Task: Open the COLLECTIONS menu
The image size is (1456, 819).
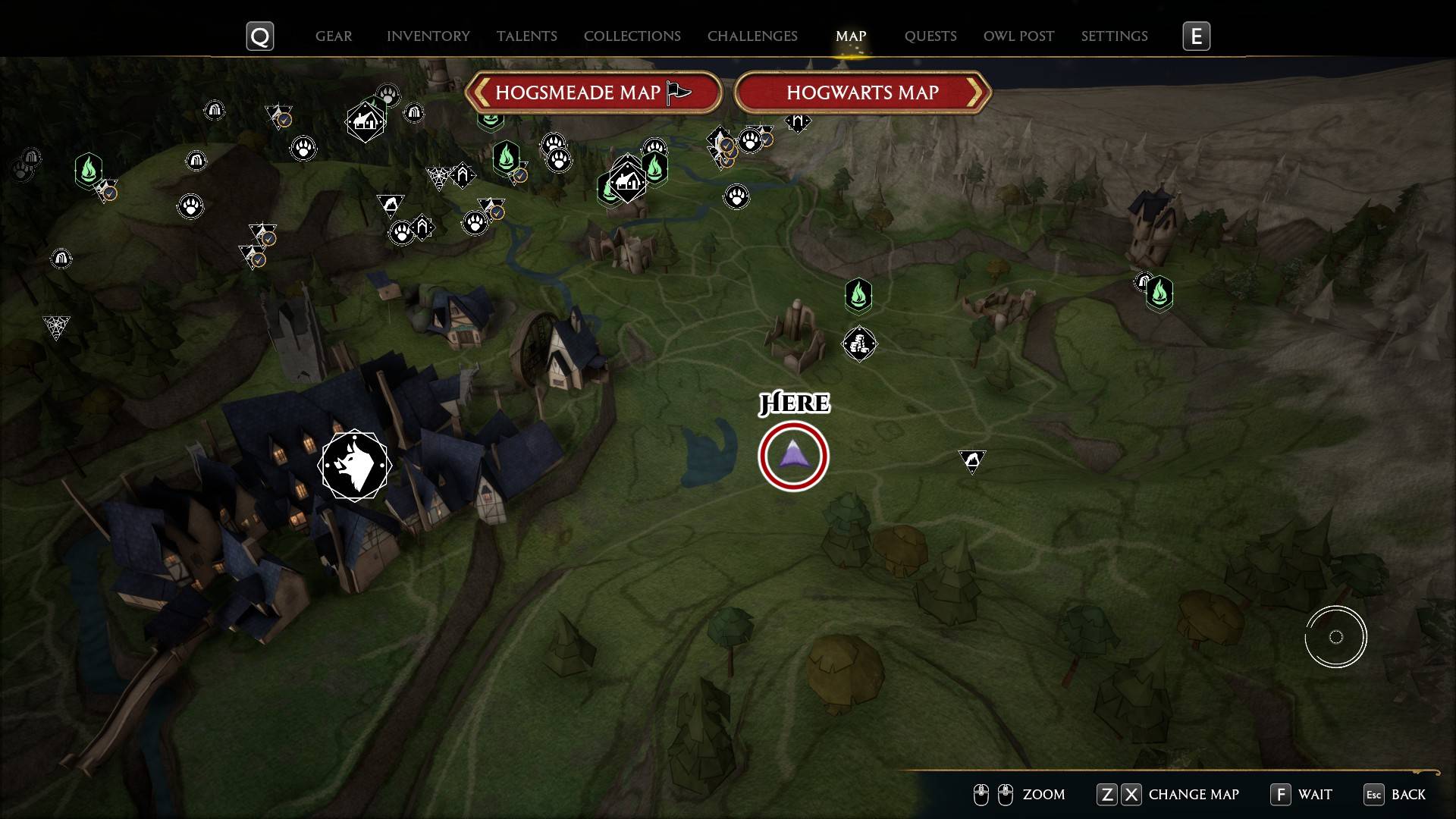Action: [632, 36]
